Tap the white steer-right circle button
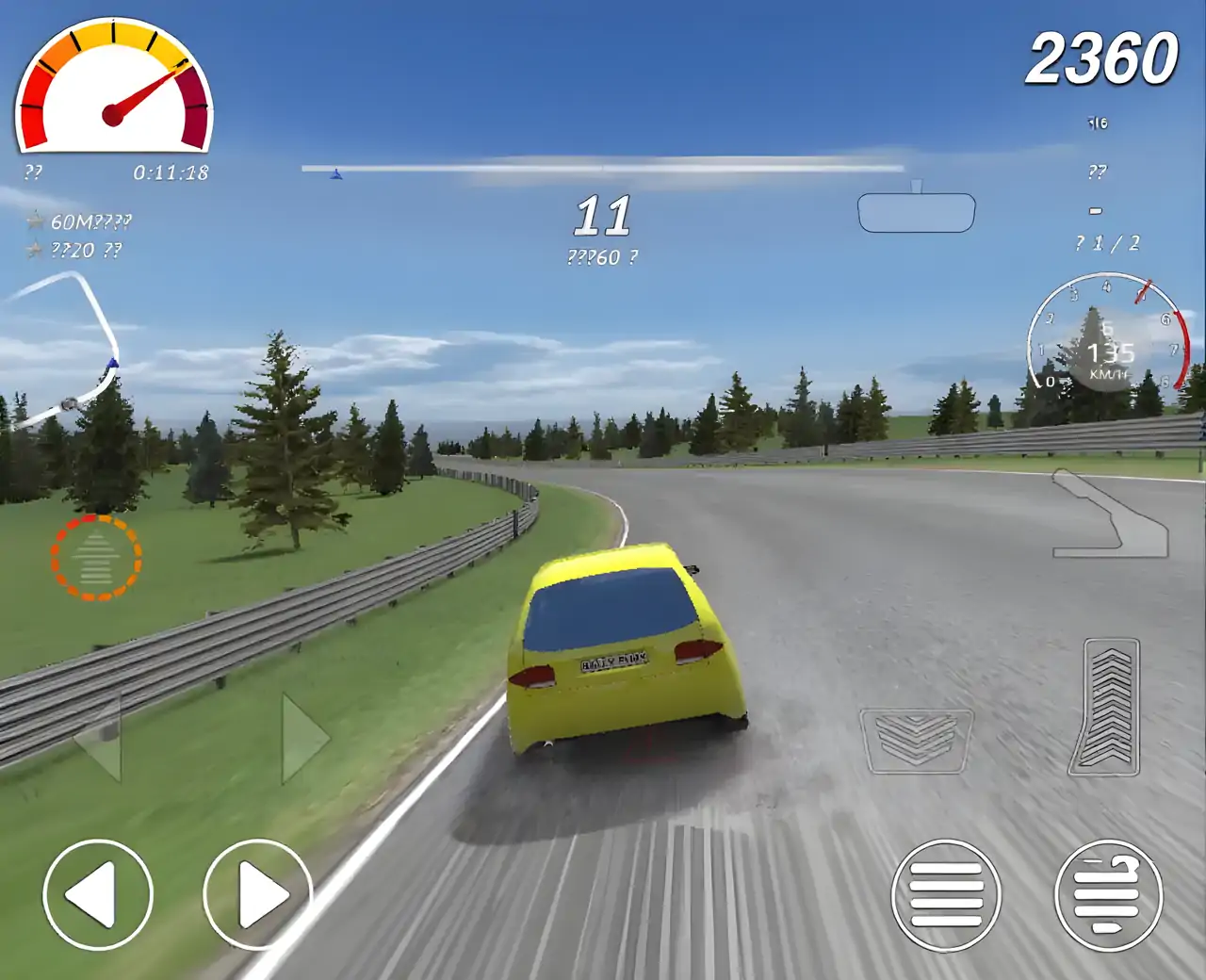 [x=257, y=893]
